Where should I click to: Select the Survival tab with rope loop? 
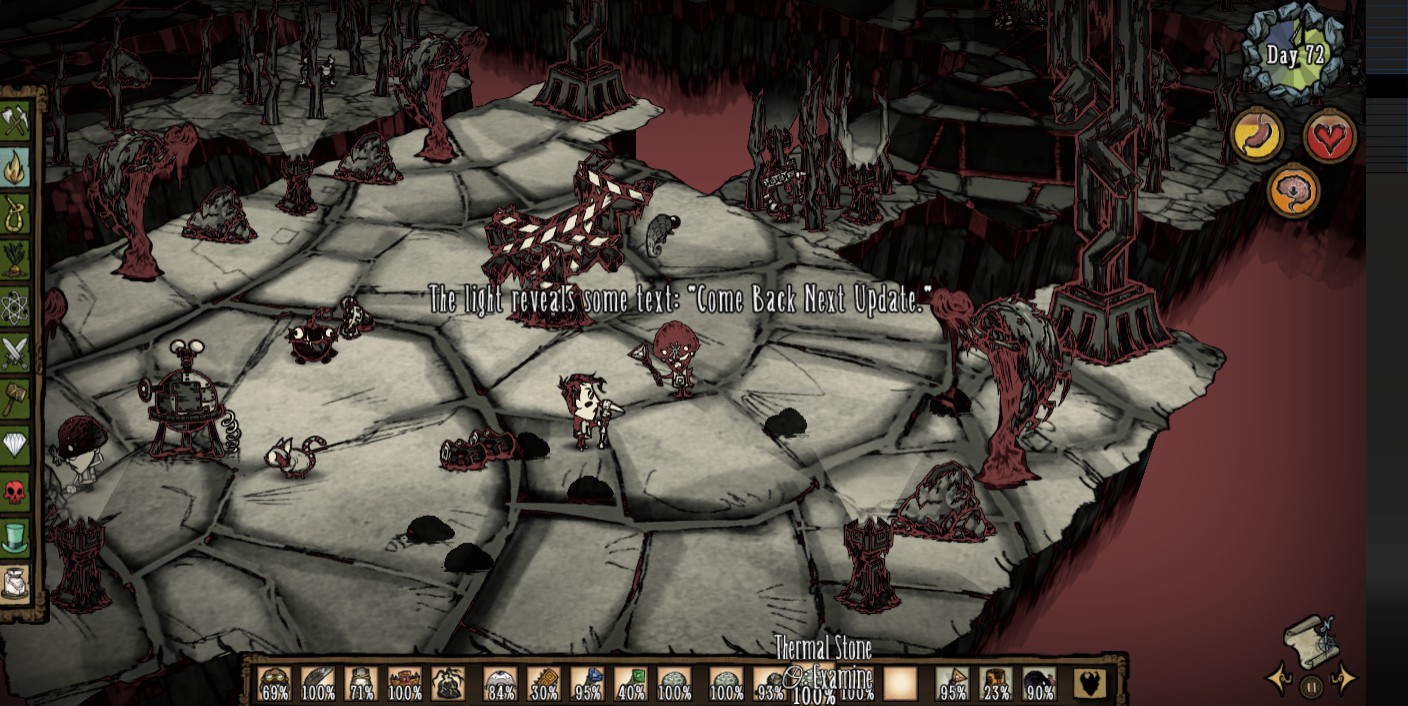pos(16,214)
